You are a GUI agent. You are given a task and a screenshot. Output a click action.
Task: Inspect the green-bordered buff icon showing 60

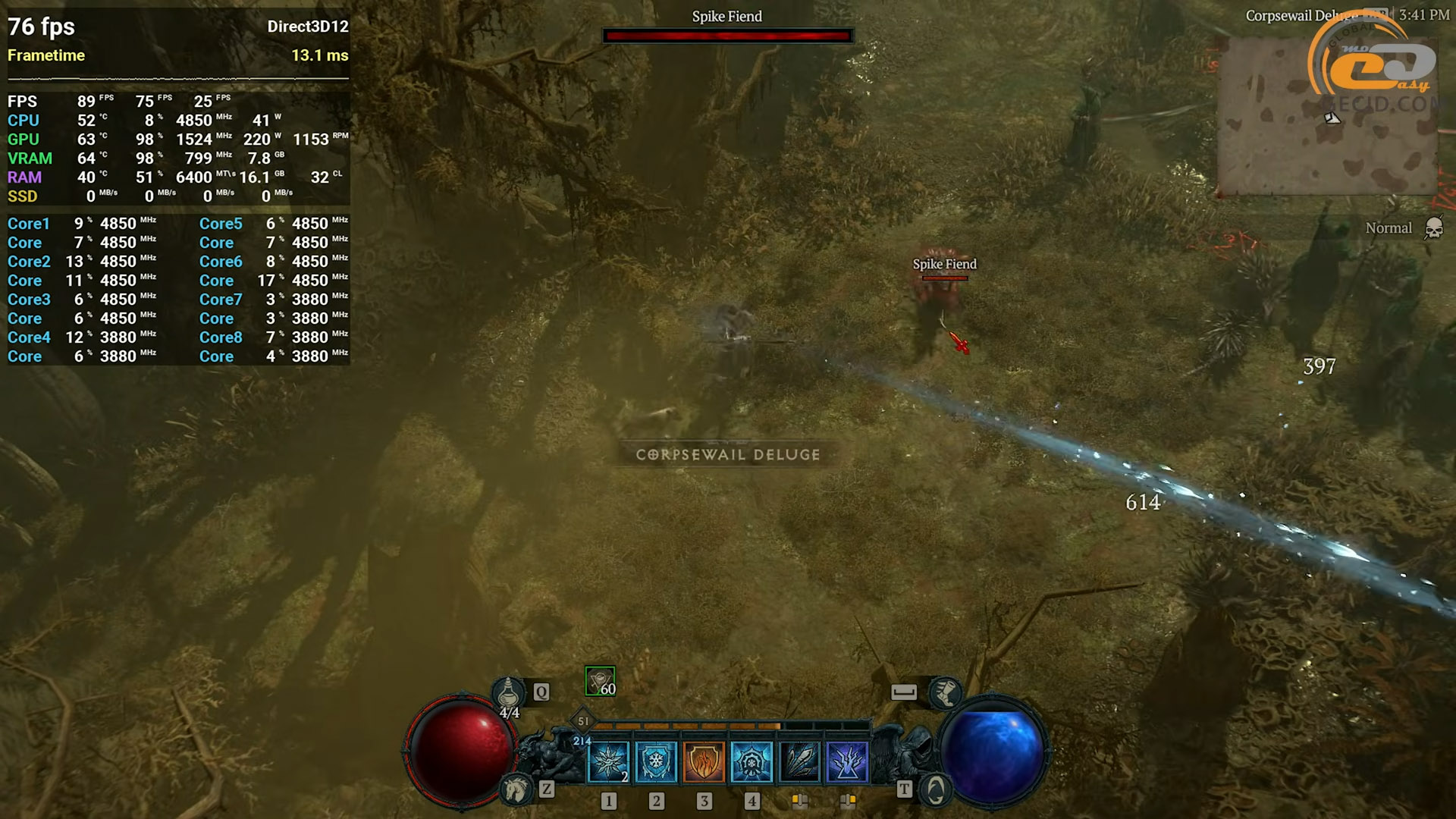600,681
